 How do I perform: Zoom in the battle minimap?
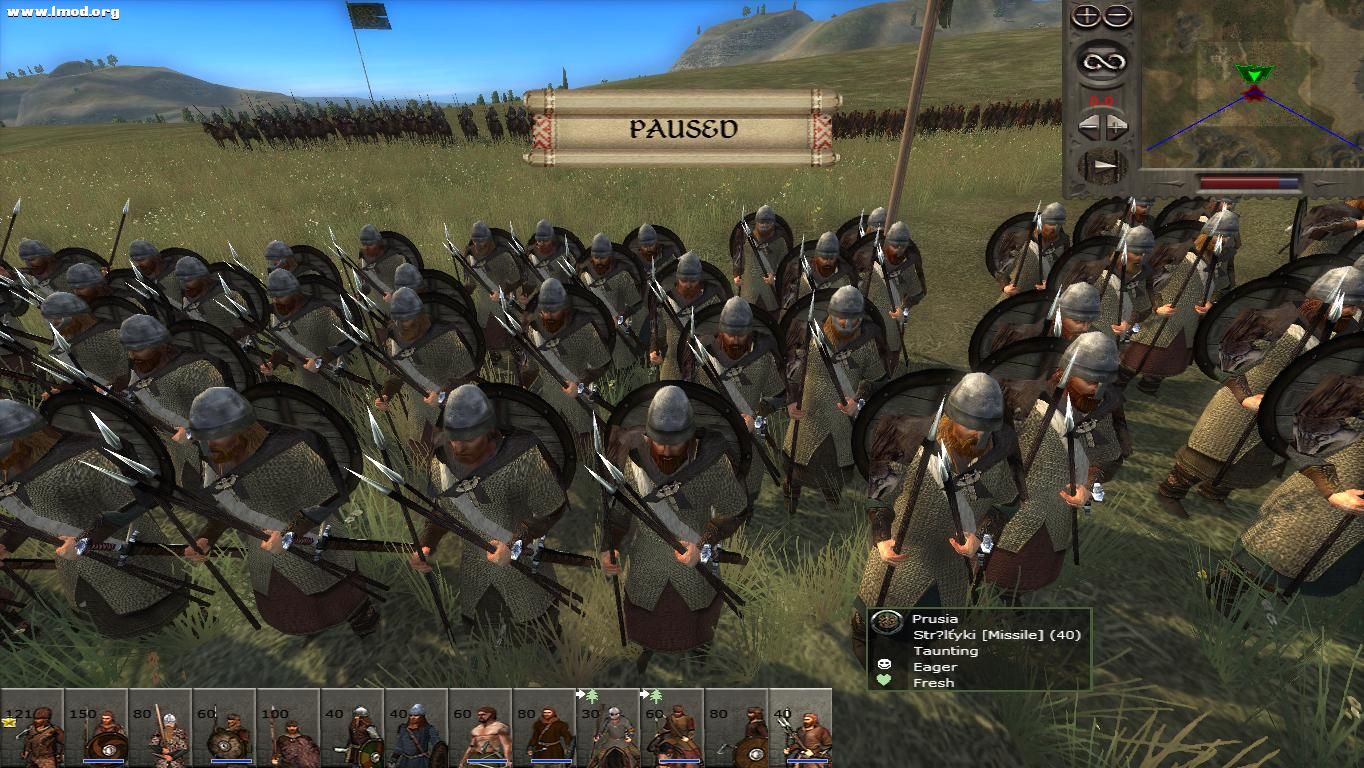[1087, 17]
